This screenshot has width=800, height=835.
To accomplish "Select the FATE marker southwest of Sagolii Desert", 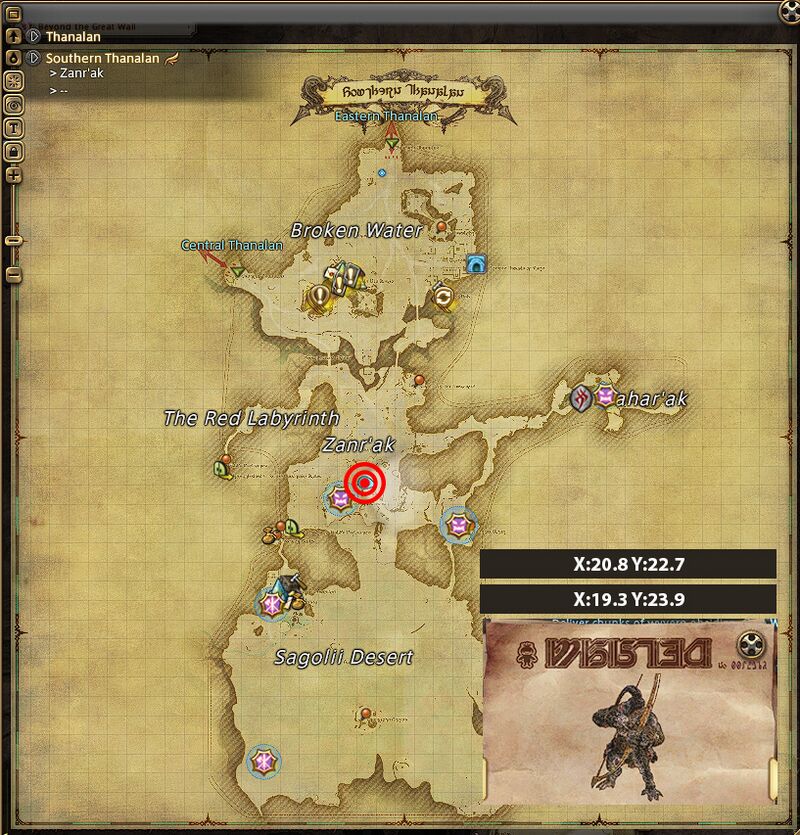I will 263,762.
